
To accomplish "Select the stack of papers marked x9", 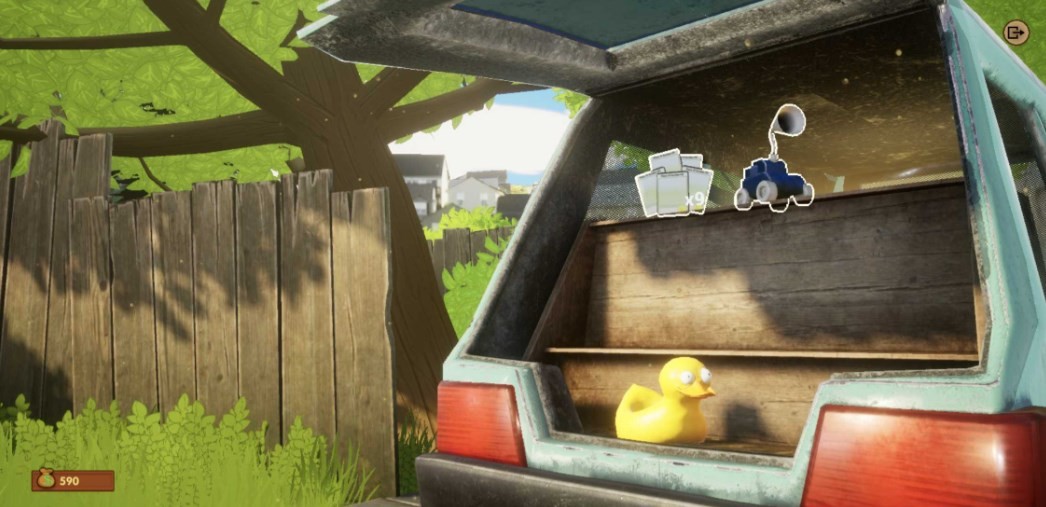I will click(673, 184).
